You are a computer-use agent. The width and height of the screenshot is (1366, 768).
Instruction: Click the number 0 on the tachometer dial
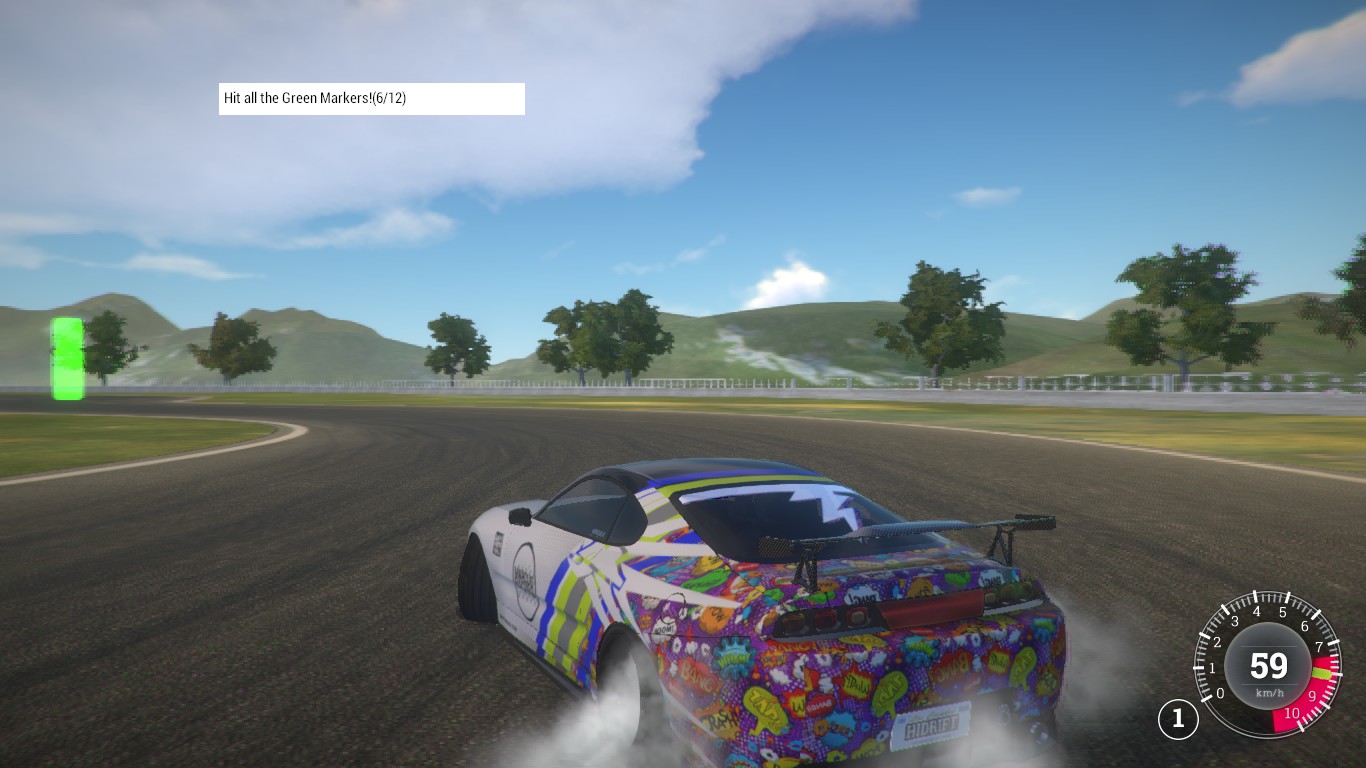(x=1221, y=693)
